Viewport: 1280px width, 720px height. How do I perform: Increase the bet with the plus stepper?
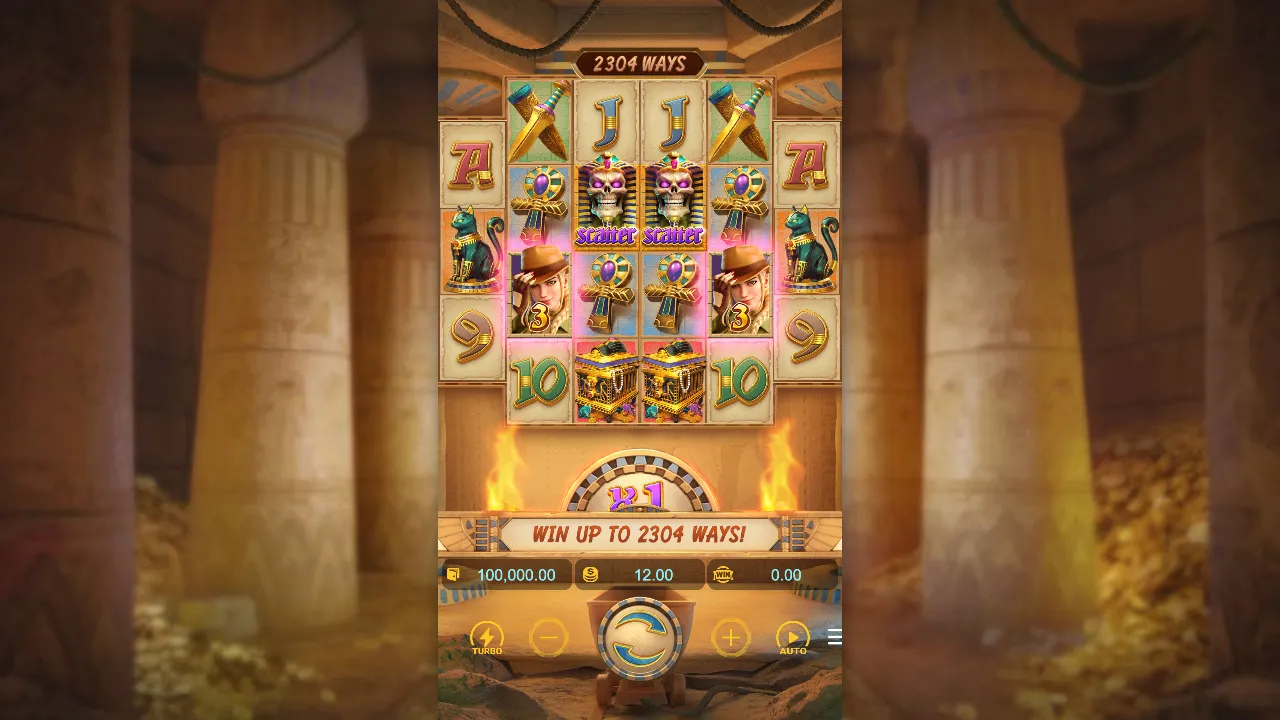point(731,638)
